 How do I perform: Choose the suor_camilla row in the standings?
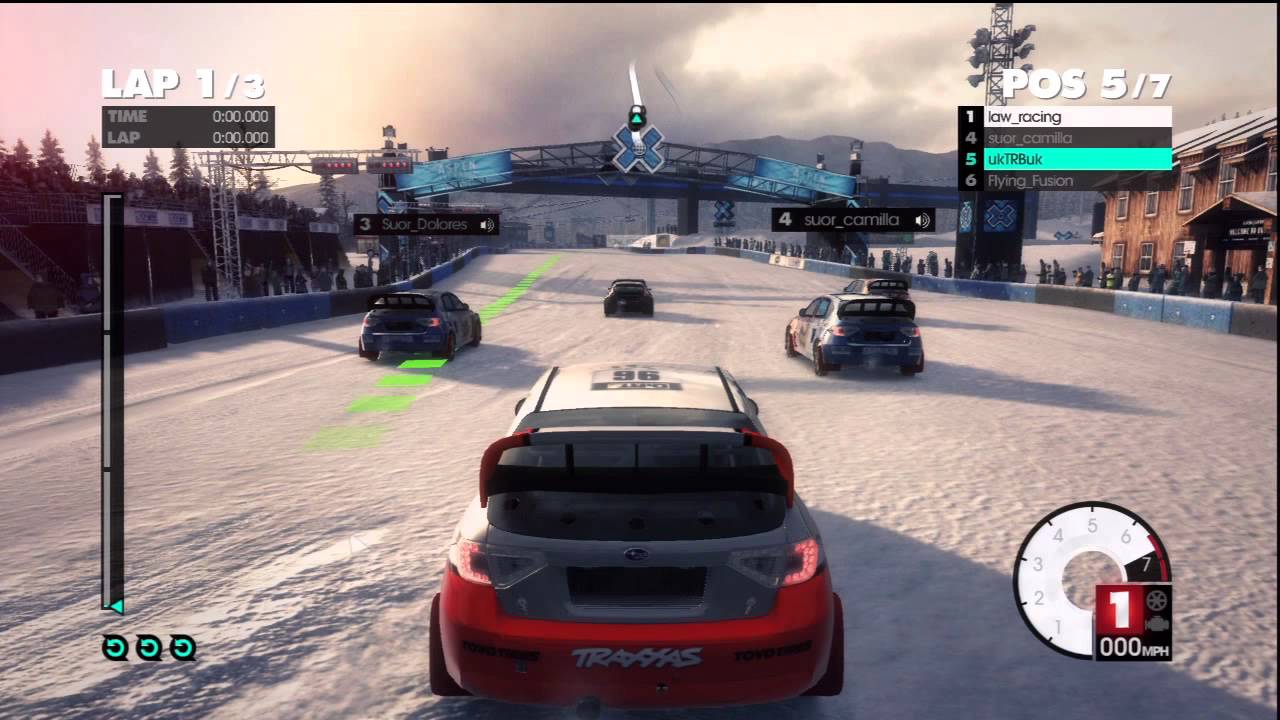tap(1065, 138)
